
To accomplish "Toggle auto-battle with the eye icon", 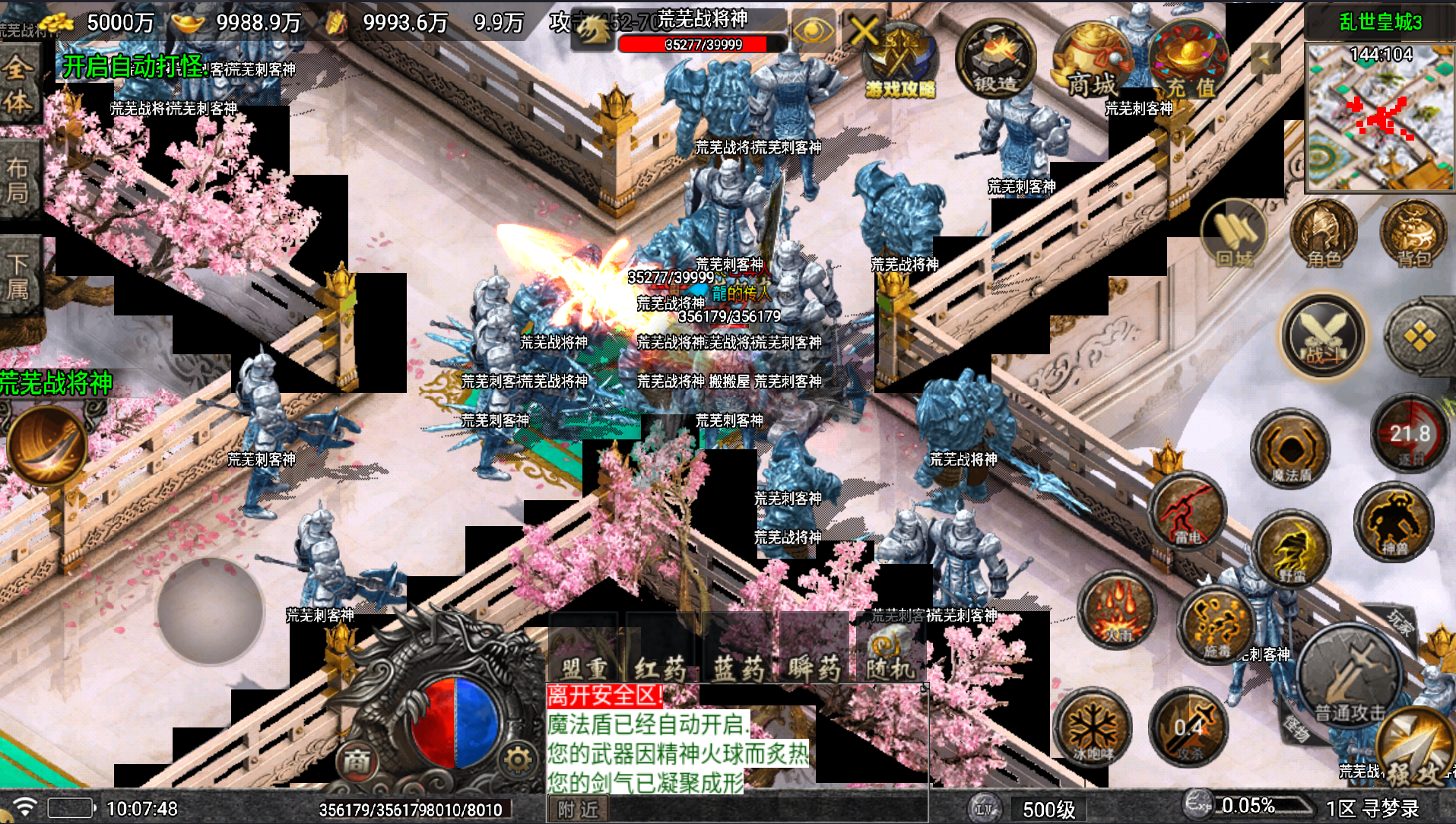I will (815, 34).
